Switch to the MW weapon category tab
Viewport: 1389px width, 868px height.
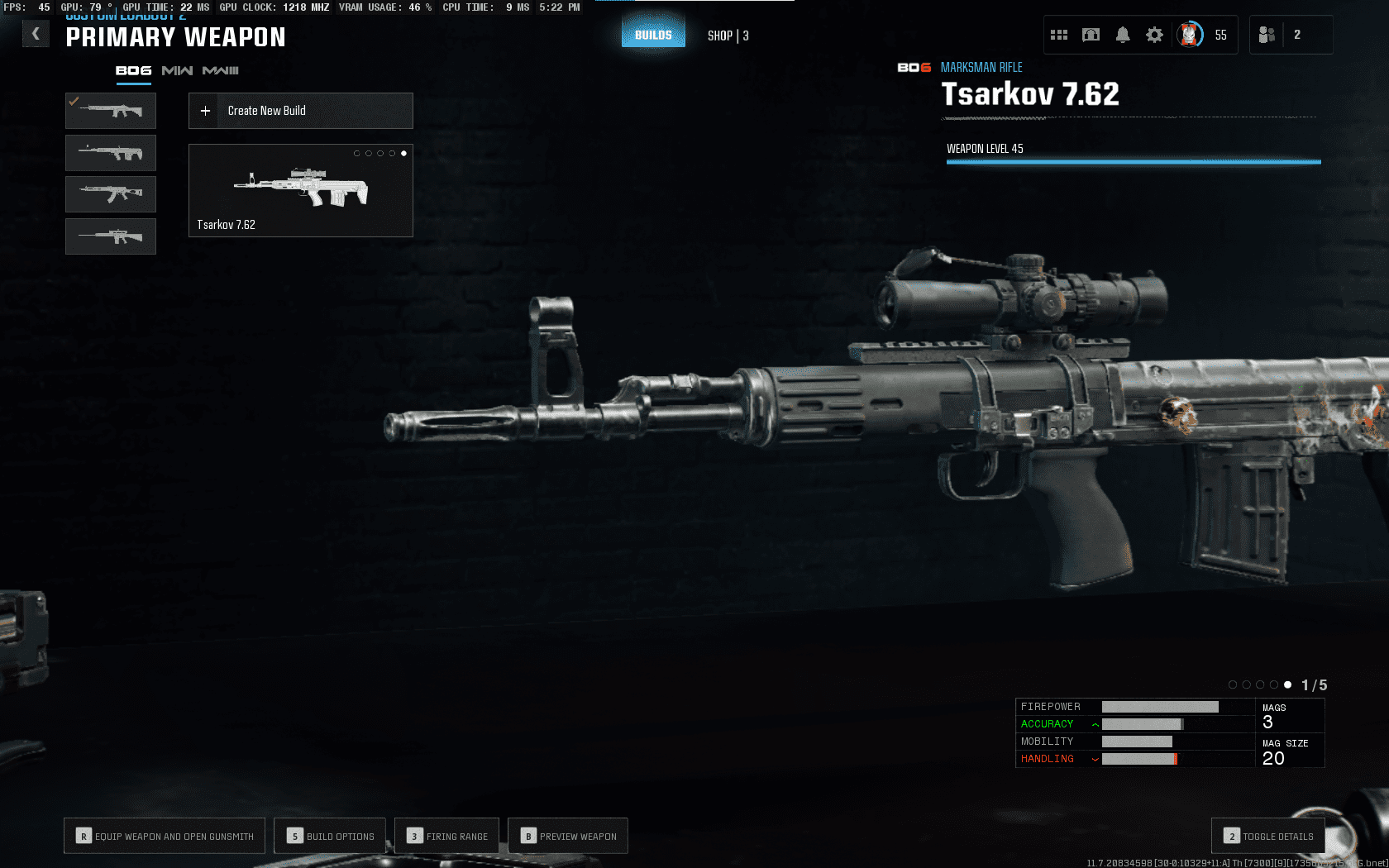coord(177,71)
